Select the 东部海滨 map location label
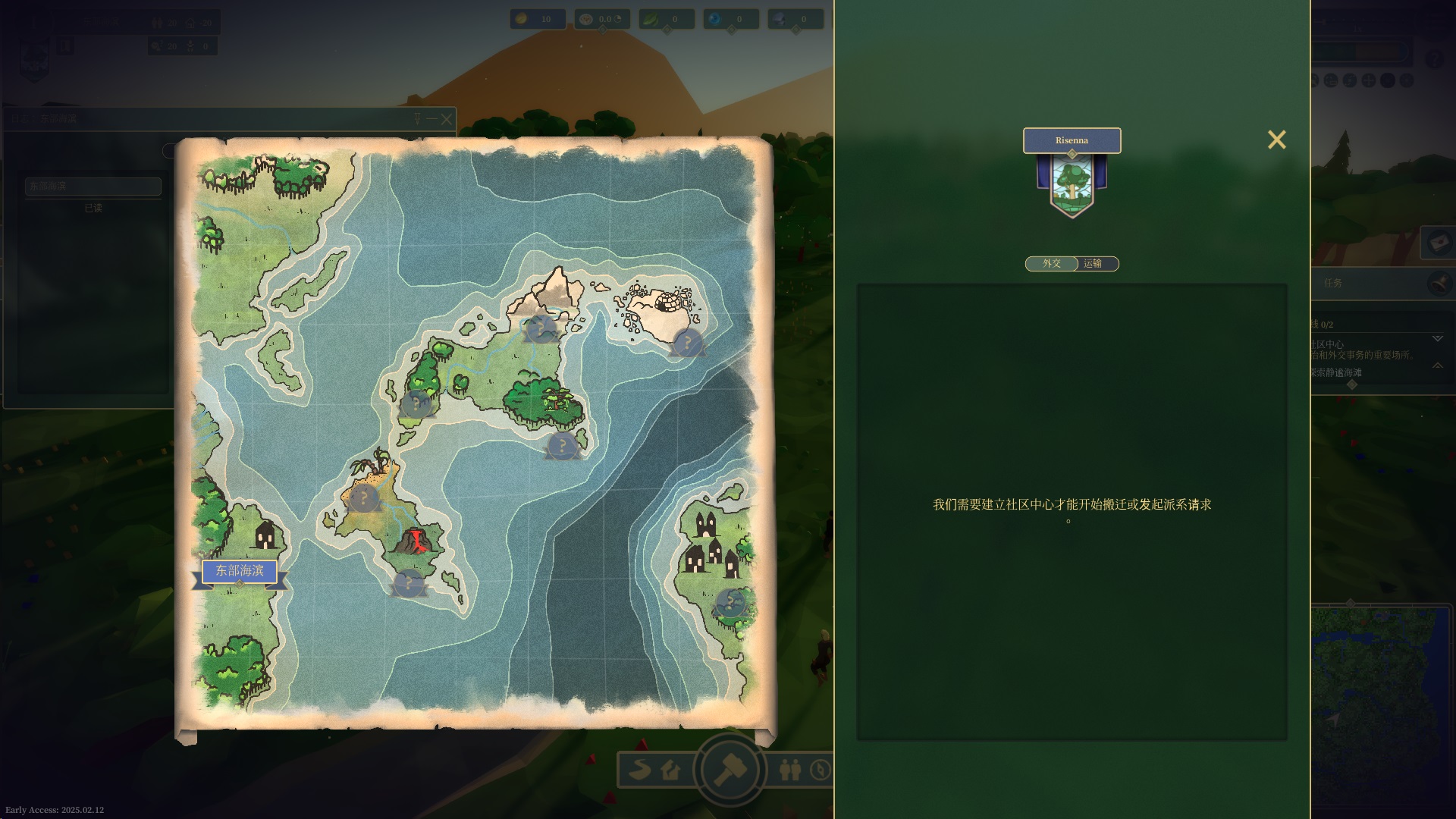Screen dimensions: 1456x819 click(240, 571)
